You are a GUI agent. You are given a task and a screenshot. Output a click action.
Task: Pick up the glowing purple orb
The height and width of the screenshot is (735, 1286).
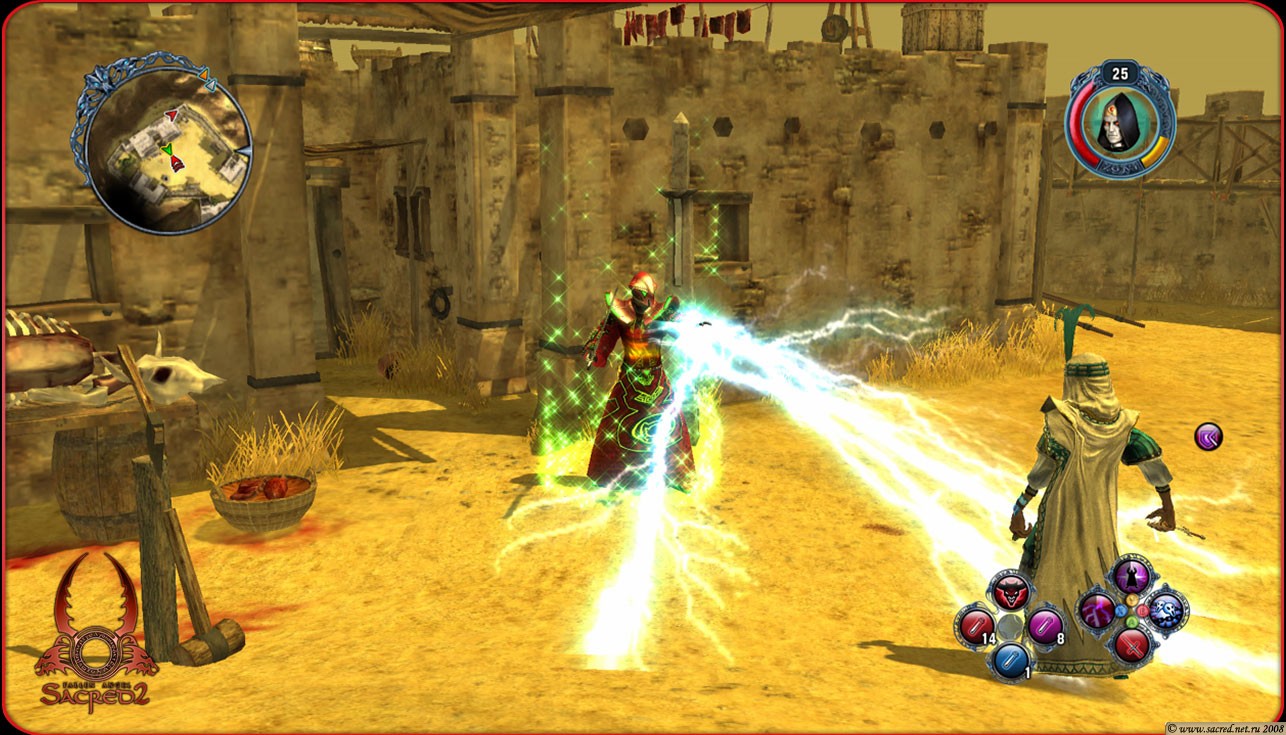tap(1207, 436)
